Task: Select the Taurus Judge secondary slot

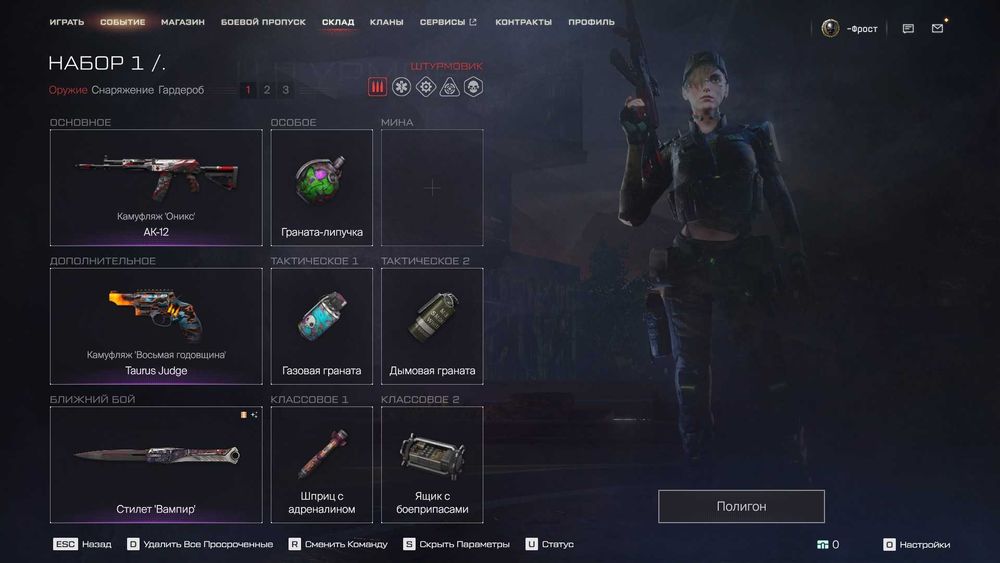Action: coord(156,326)
